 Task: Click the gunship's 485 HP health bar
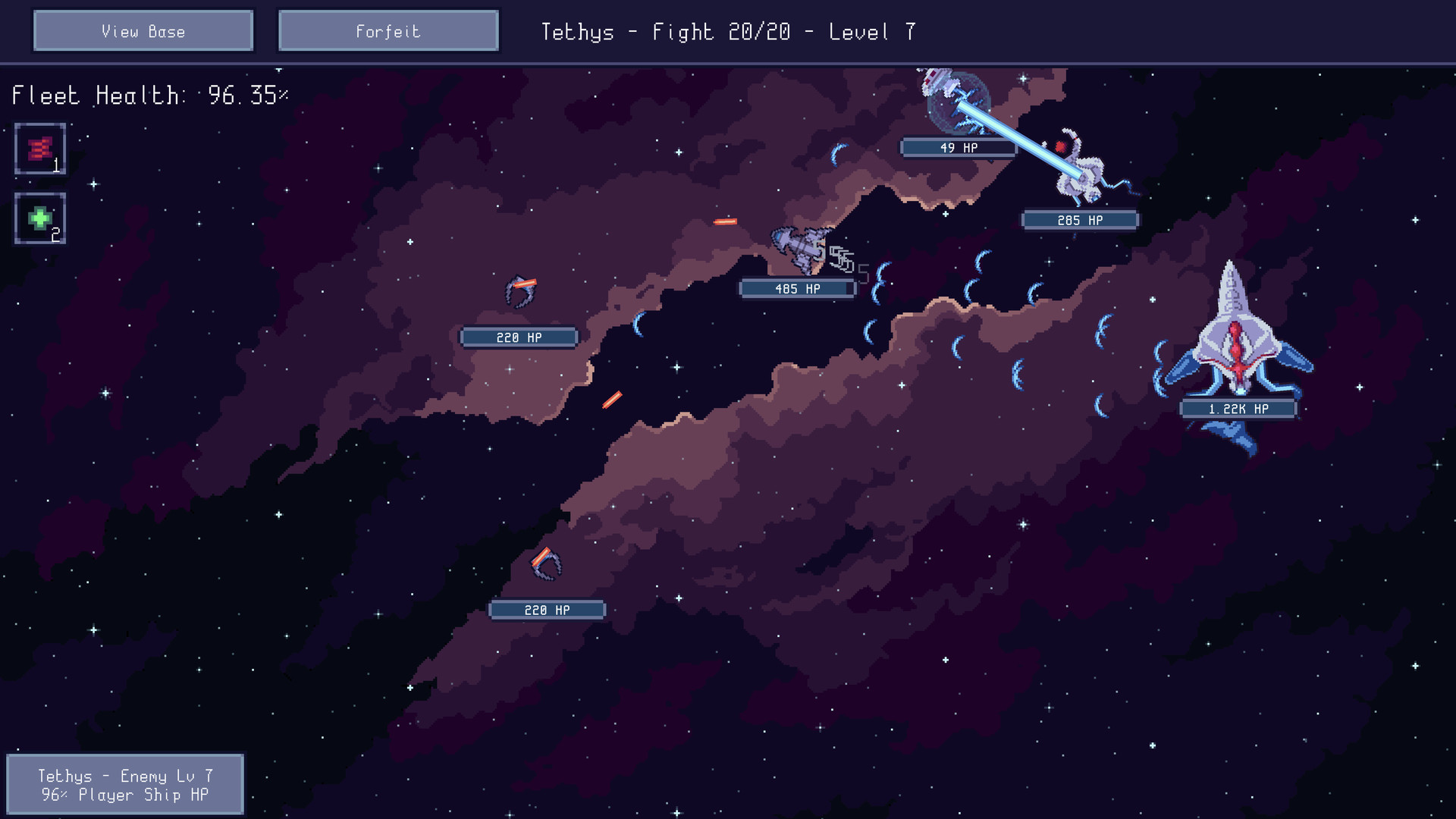tap(797, 288)
